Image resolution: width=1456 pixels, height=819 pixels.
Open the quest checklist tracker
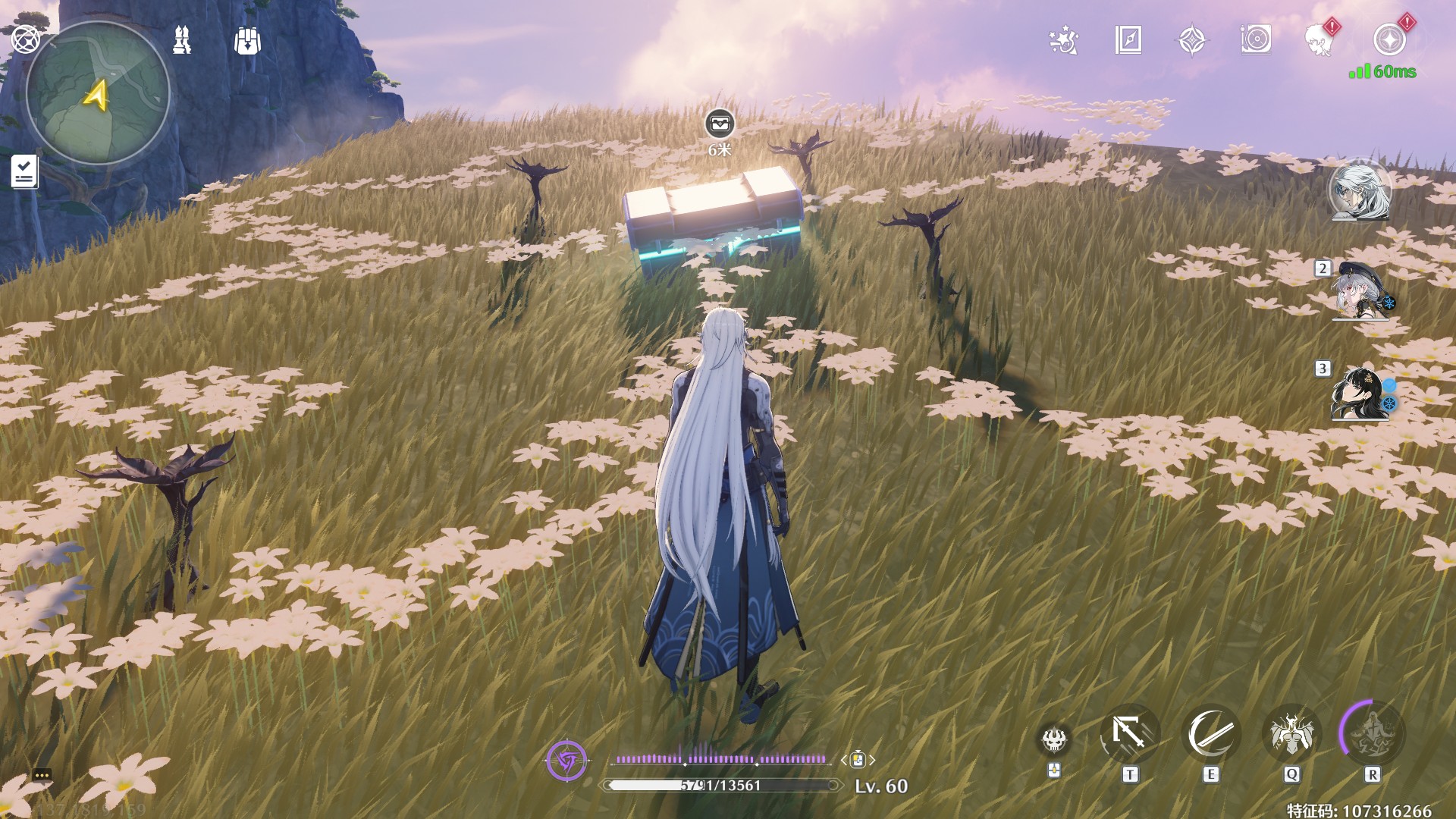point(24,171)
